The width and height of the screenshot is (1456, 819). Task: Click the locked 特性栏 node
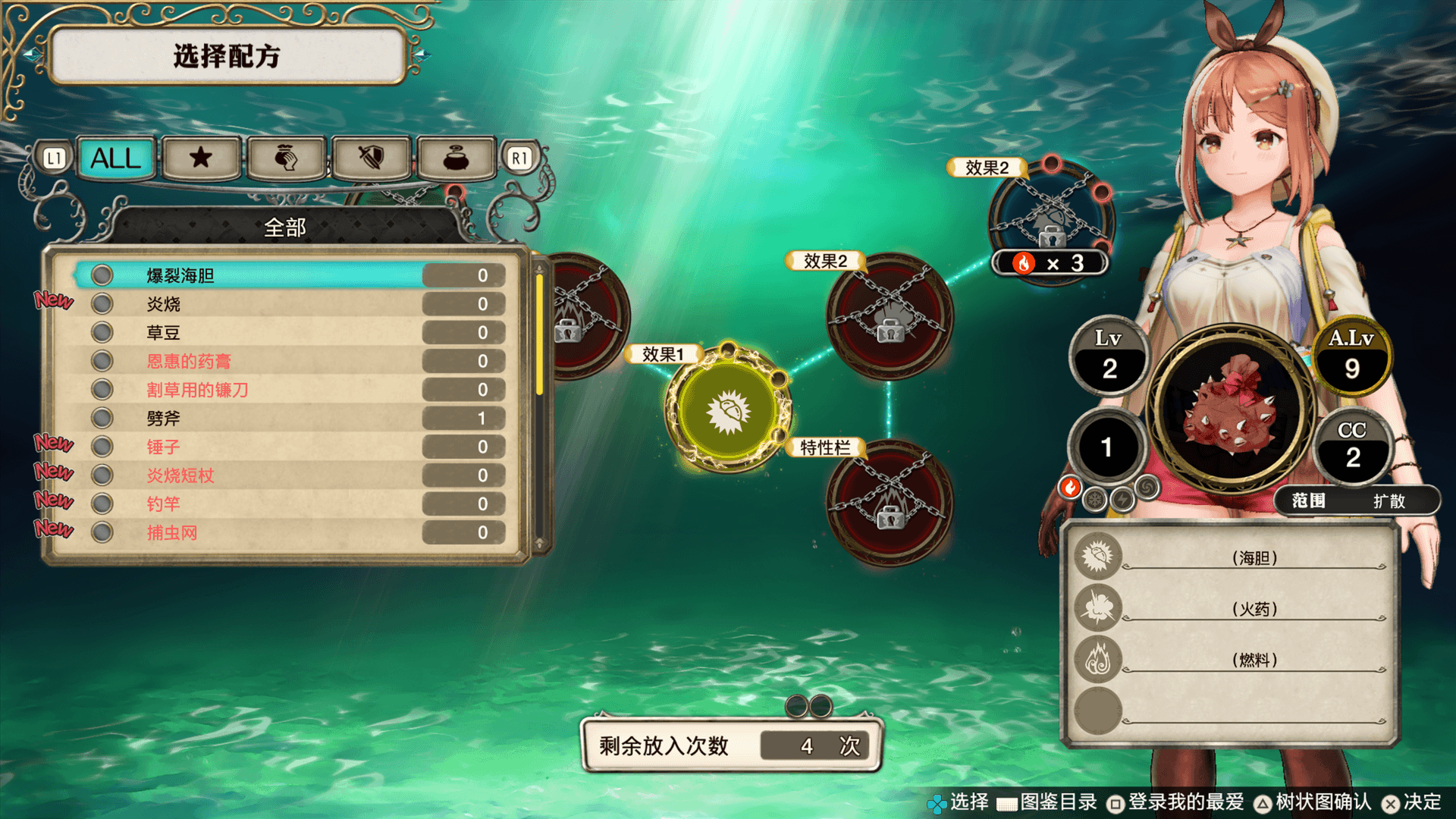pos(889,502)
